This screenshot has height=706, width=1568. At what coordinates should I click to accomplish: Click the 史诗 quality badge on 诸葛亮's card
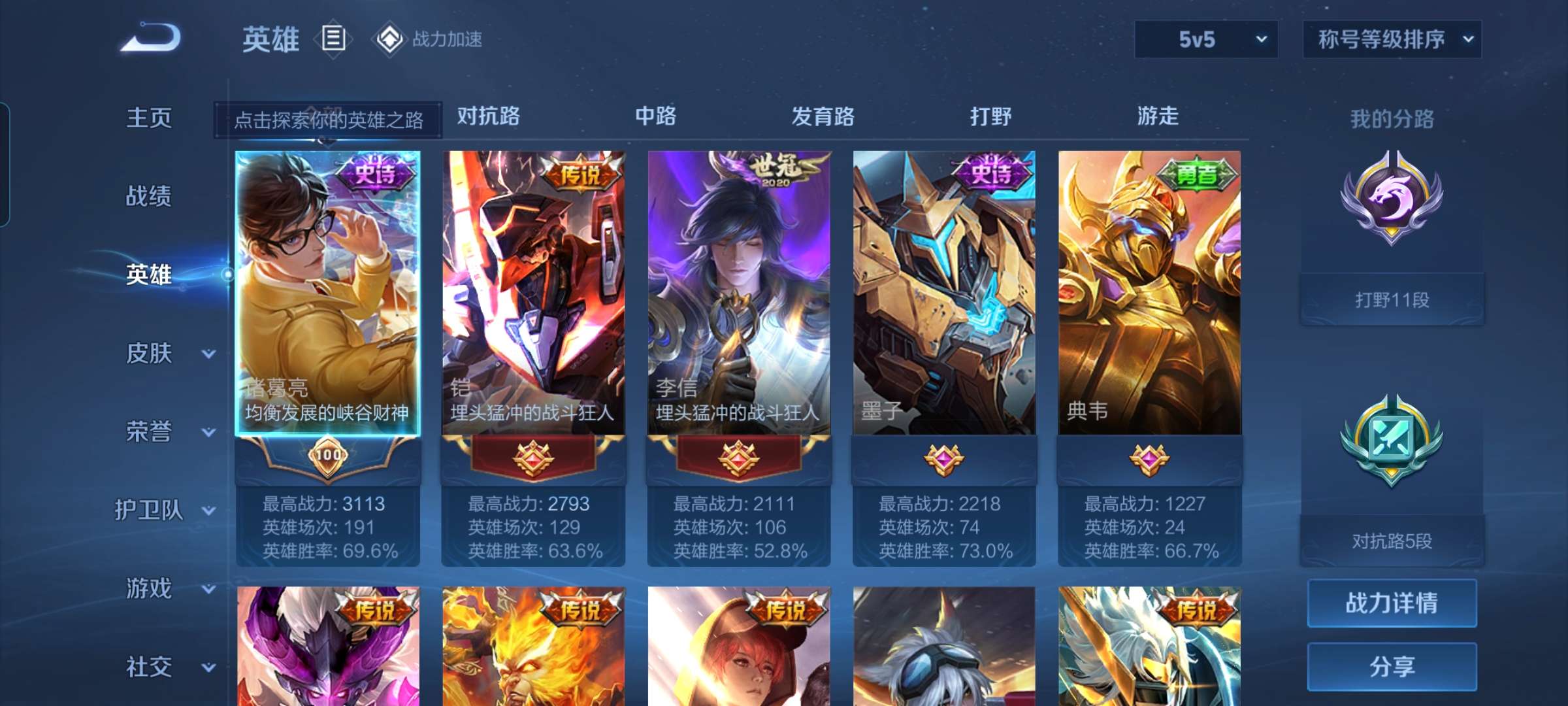click(x=376, y=172)
